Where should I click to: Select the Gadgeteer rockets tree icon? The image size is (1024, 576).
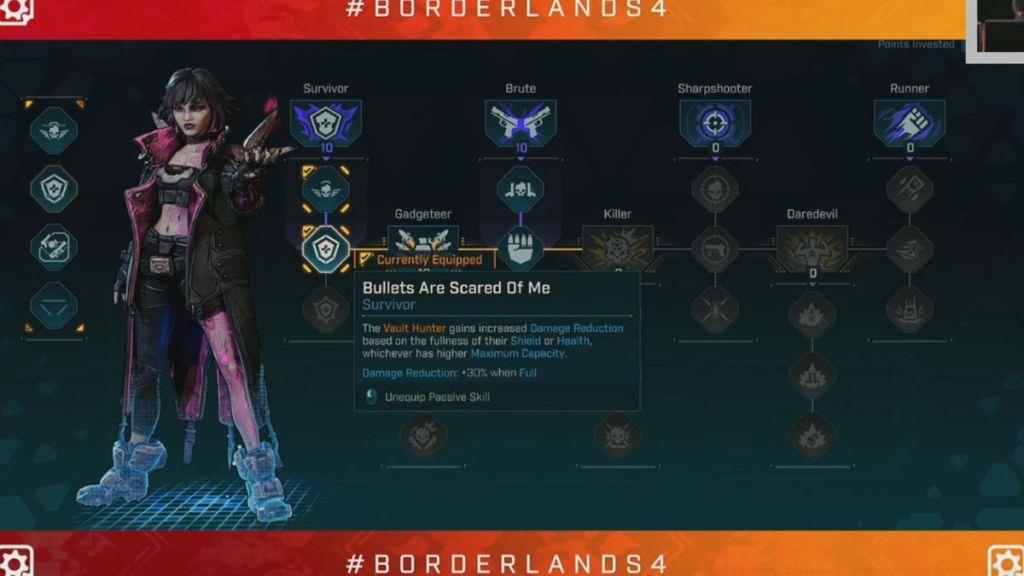pyautogui.click(x=423, y=244)
